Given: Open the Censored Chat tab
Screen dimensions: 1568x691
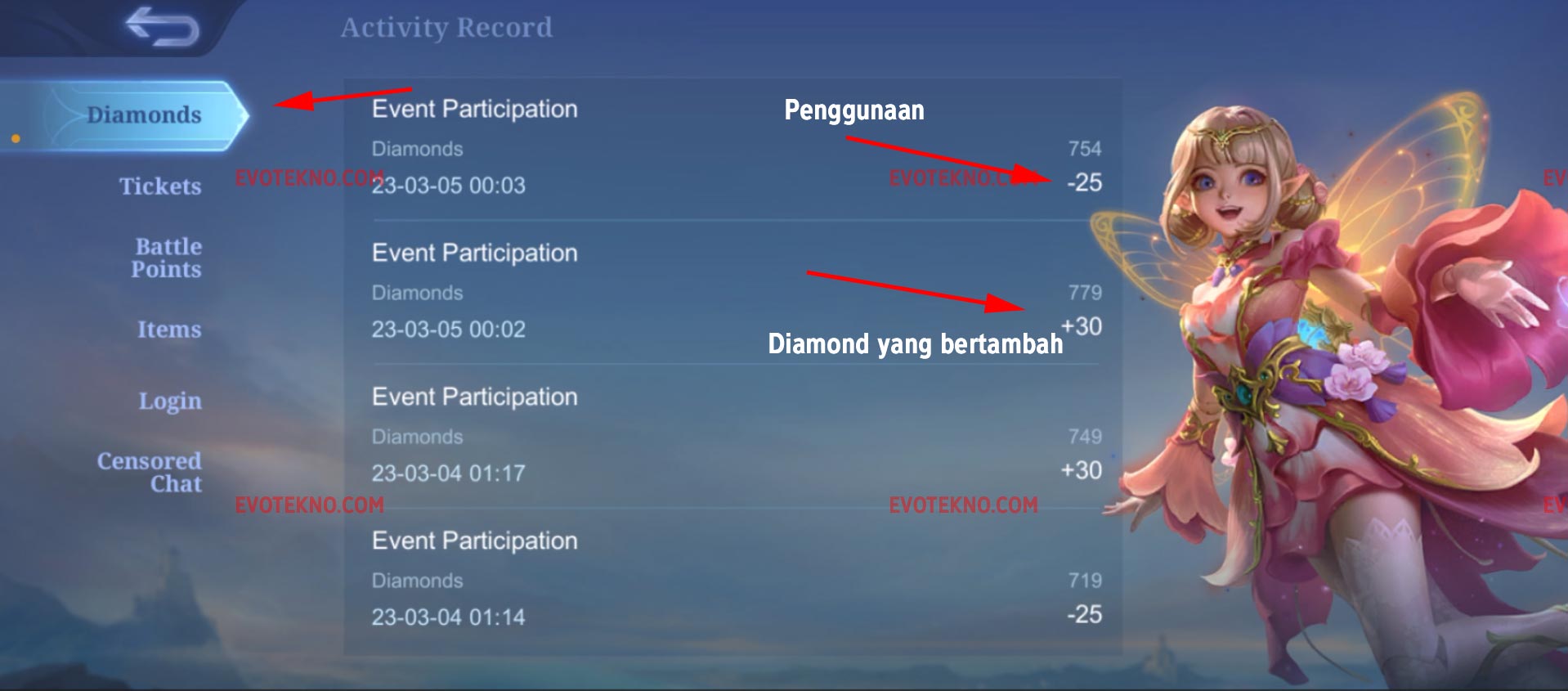Looking at the screenshot, I should [x=150, y=473].
